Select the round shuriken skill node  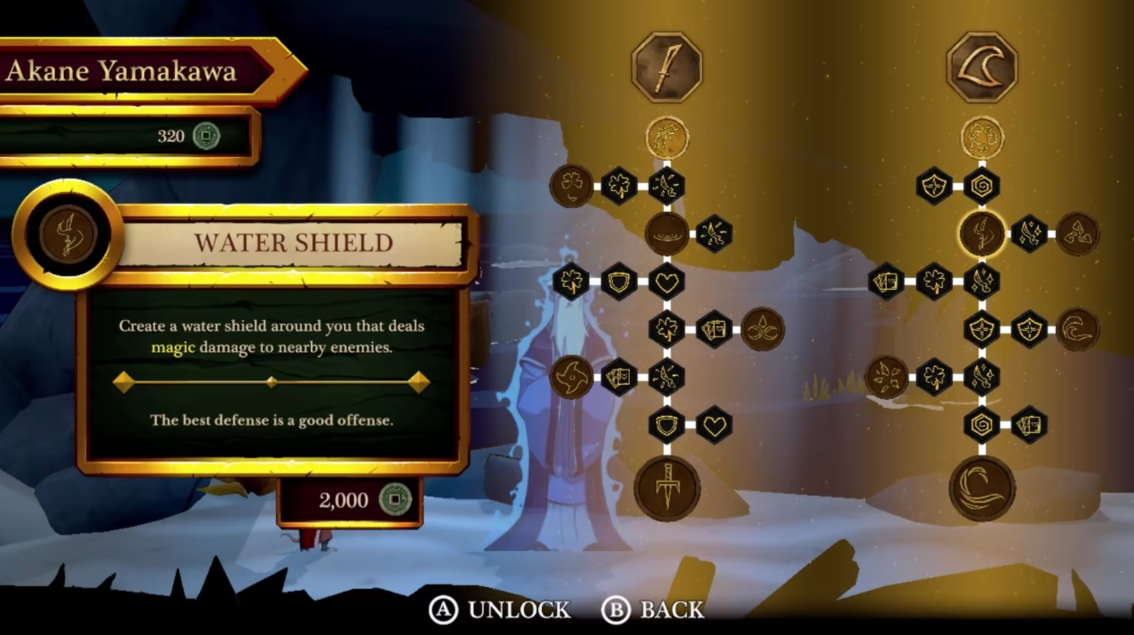click(x=571, y=377)
